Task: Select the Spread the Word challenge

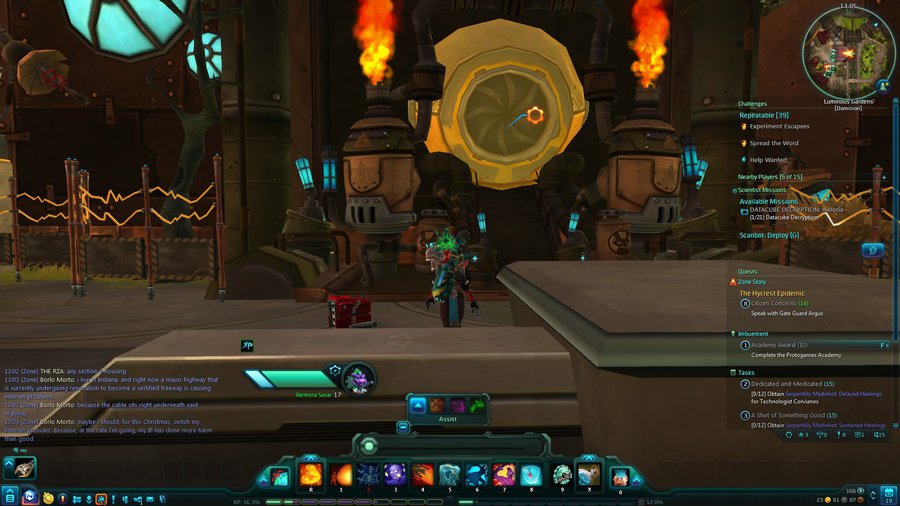Action: tap(775, 143)
